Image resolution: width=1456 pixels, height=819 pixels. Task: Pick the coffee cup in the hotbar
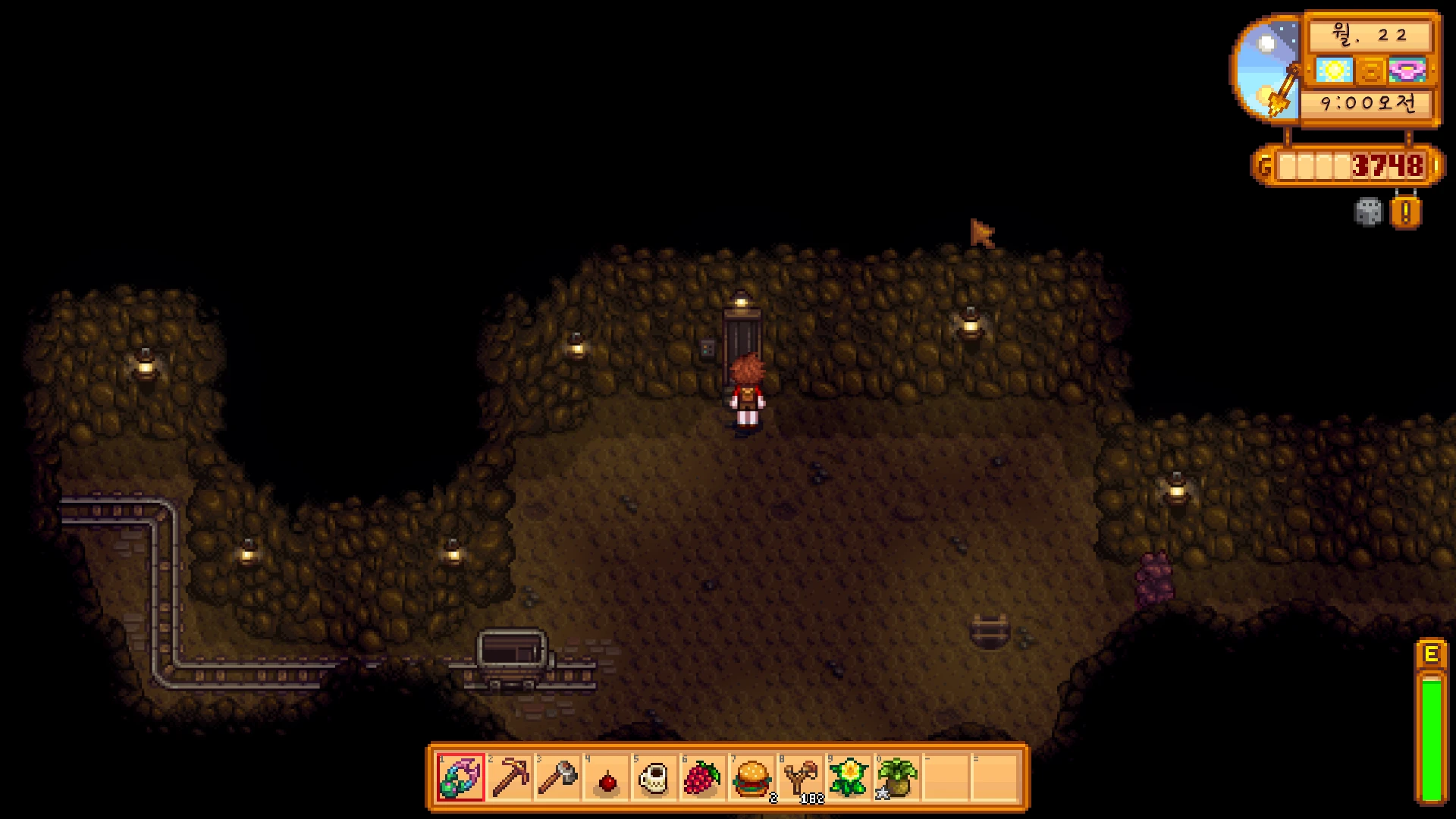click(654, 778)
